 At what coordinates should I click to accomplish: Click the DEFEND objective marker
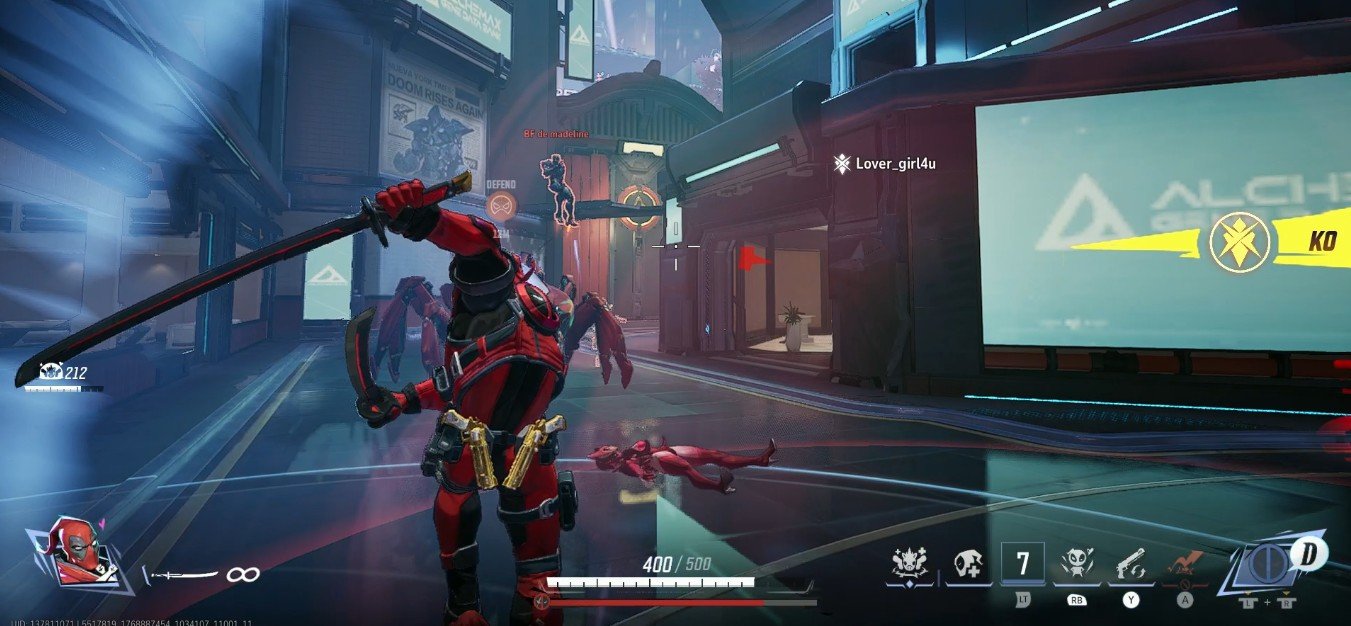pyautogui.click(x=503, y=204)
